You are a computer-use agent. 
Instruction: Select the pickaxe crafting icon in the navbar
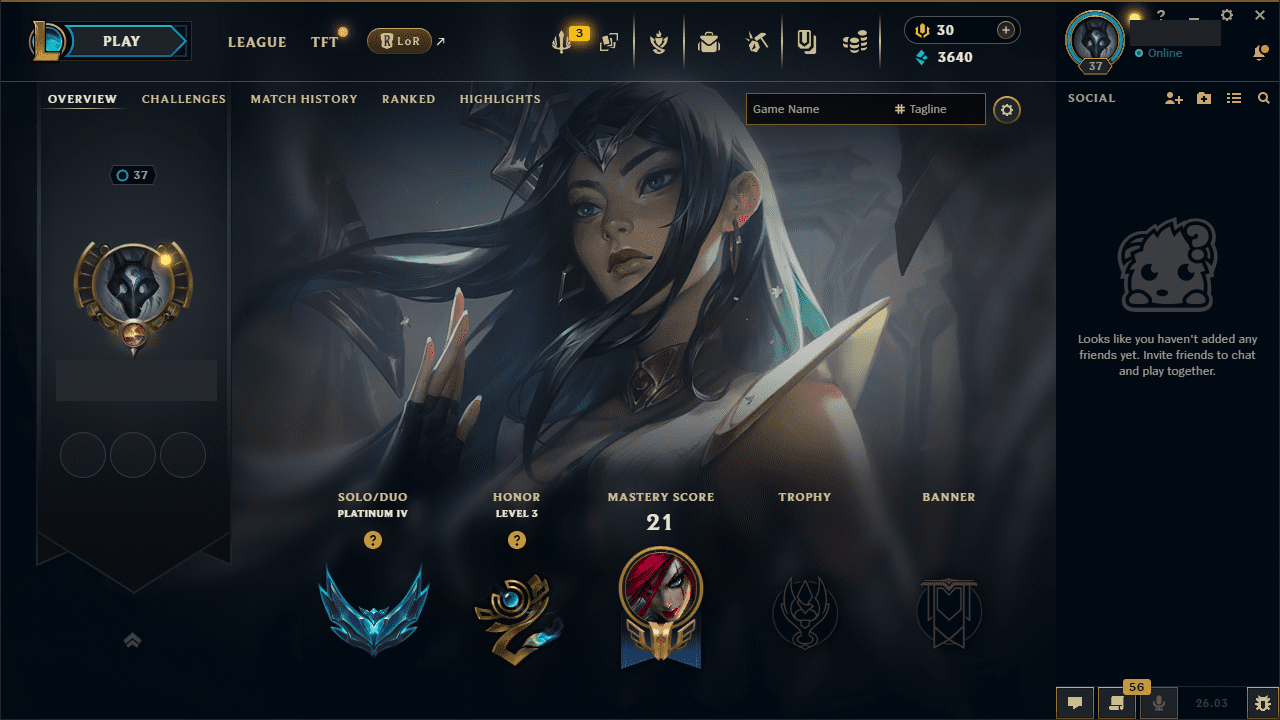757,41
